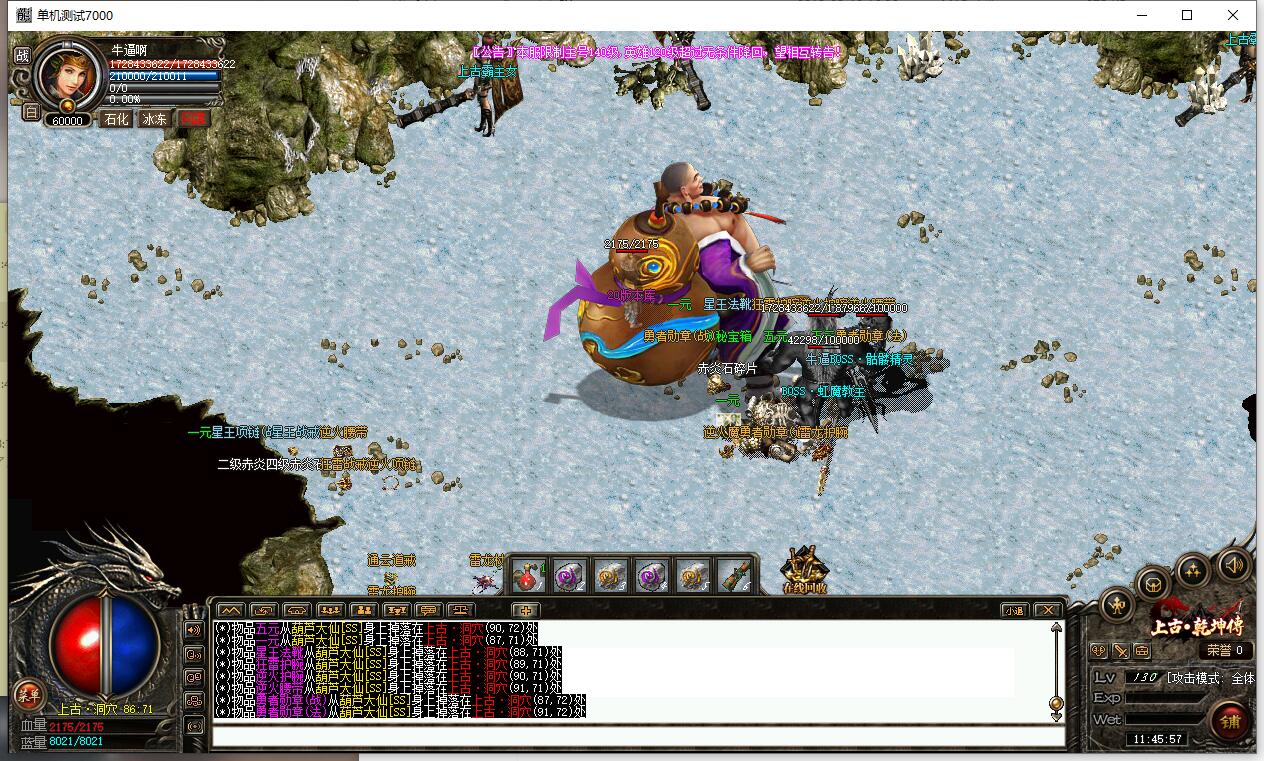Viewport: 1264px width, 761px height.
Task: Close the chat panel with X button
Action: pyautogui.click(x=1046, y=610)
